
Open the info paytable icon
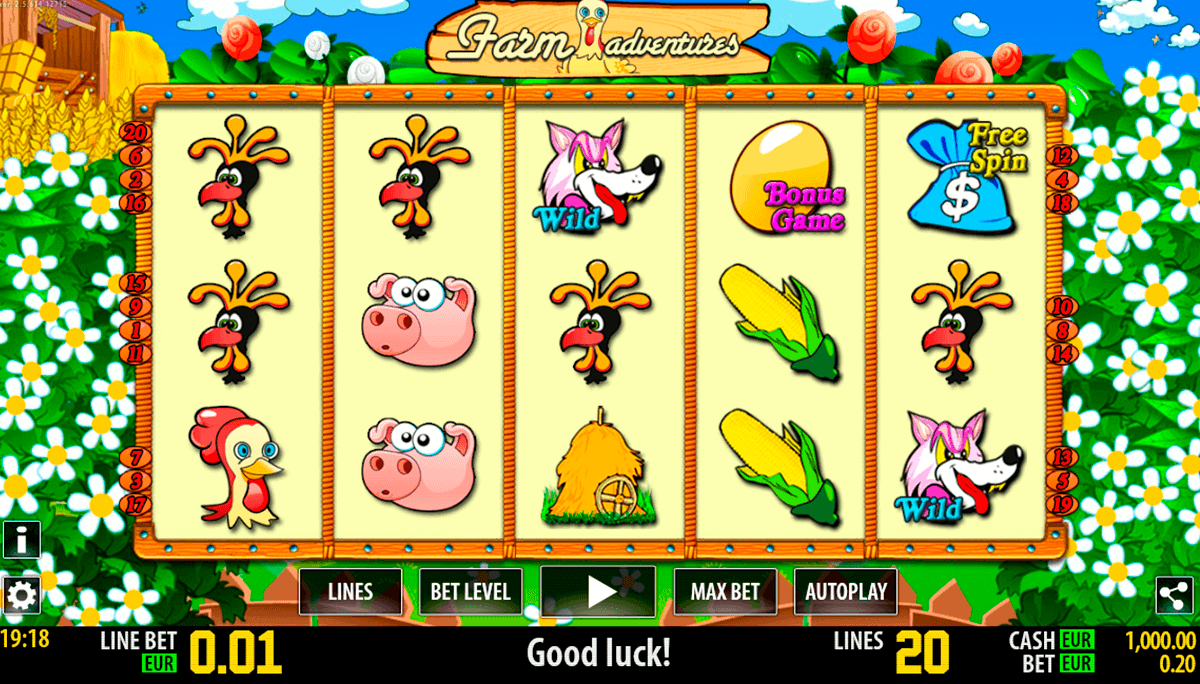(x=21, y=540)
